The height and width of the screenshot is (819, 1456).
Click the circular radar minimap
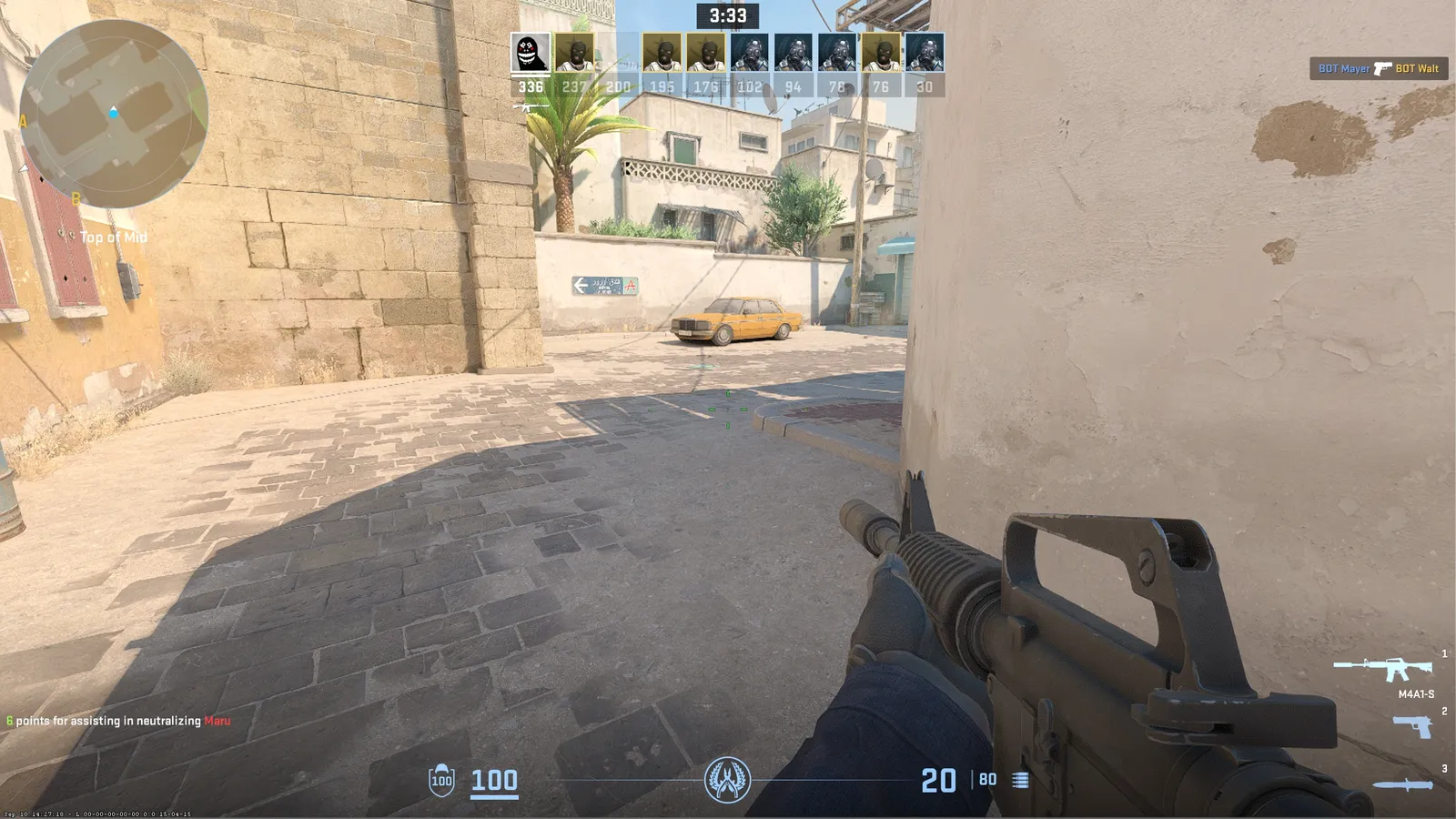pyautogui.click(x=114, y=114)
